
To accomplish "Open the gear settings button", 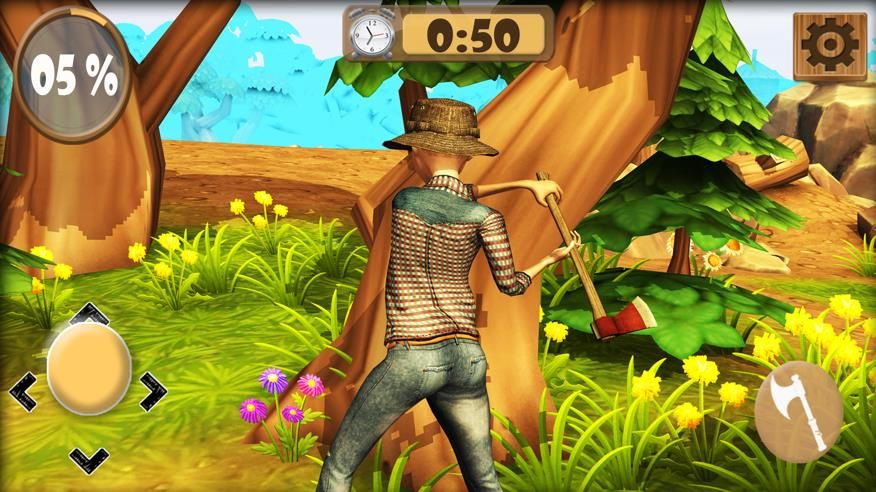I will pos(830,46).
